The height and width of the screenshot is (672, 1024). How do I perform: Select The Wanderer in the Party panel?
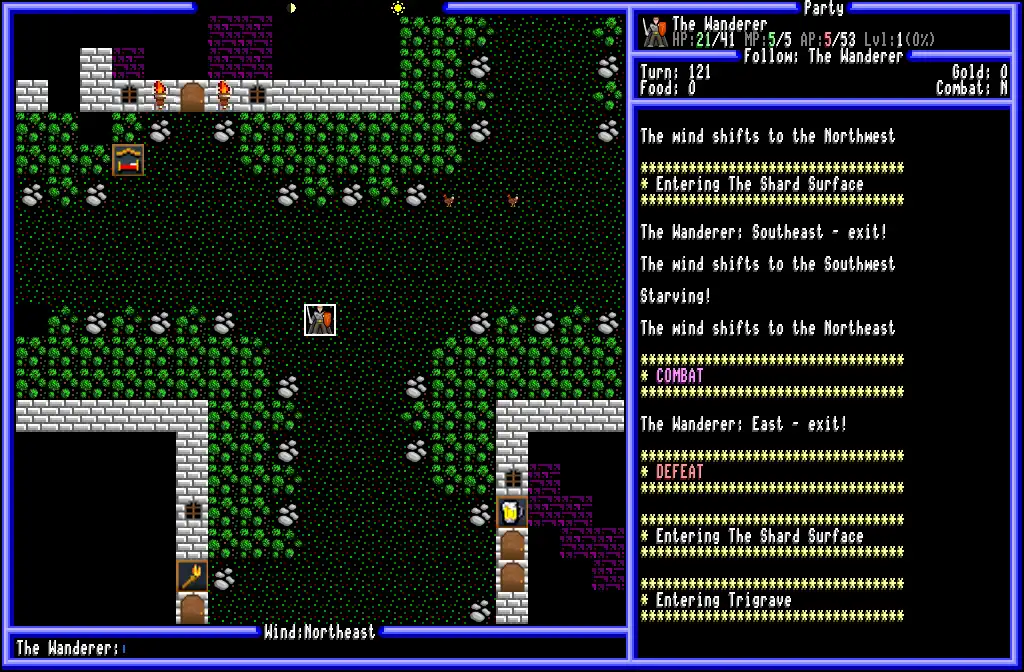[720, 24]
